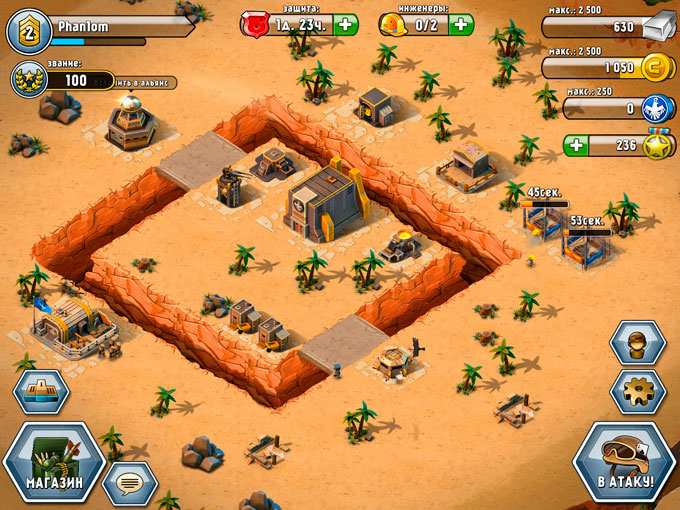Select the blue emblem resource bar
Image resolution: width=680 pixels, height=510 pixels.
(607, 107)
